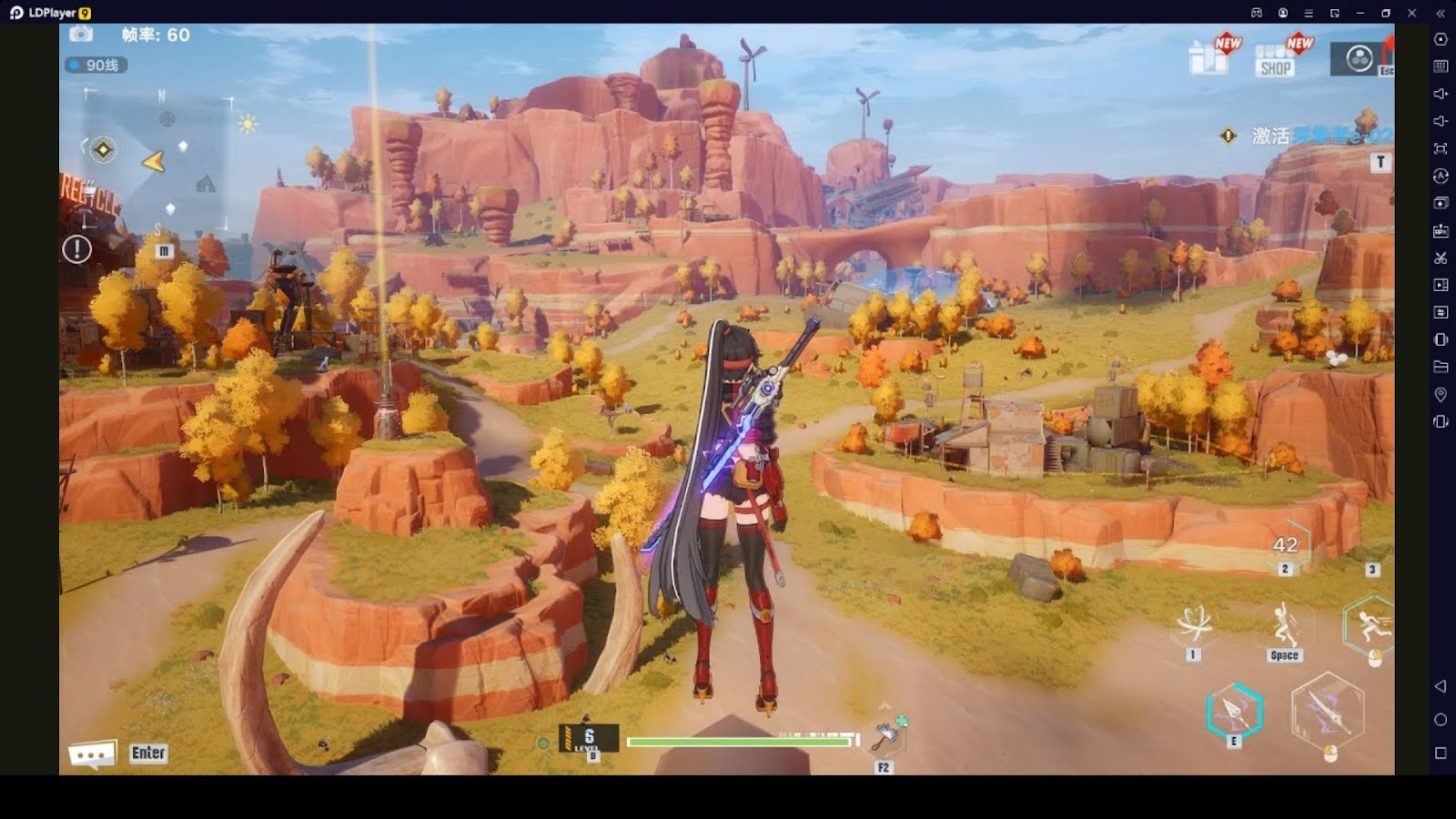Click the exclamation mark notice icon
This screenshot has width=1456, height=819.
click(77, 248)
